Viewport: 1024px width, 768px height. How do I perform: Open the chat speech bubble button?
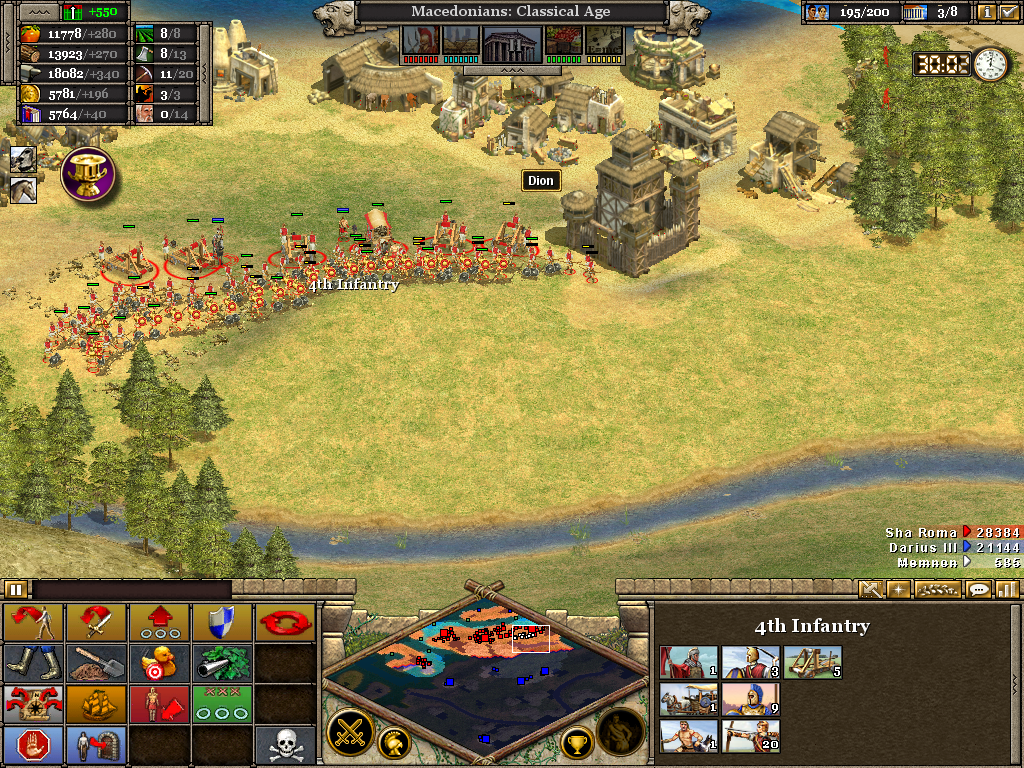(x=978, y=589)
